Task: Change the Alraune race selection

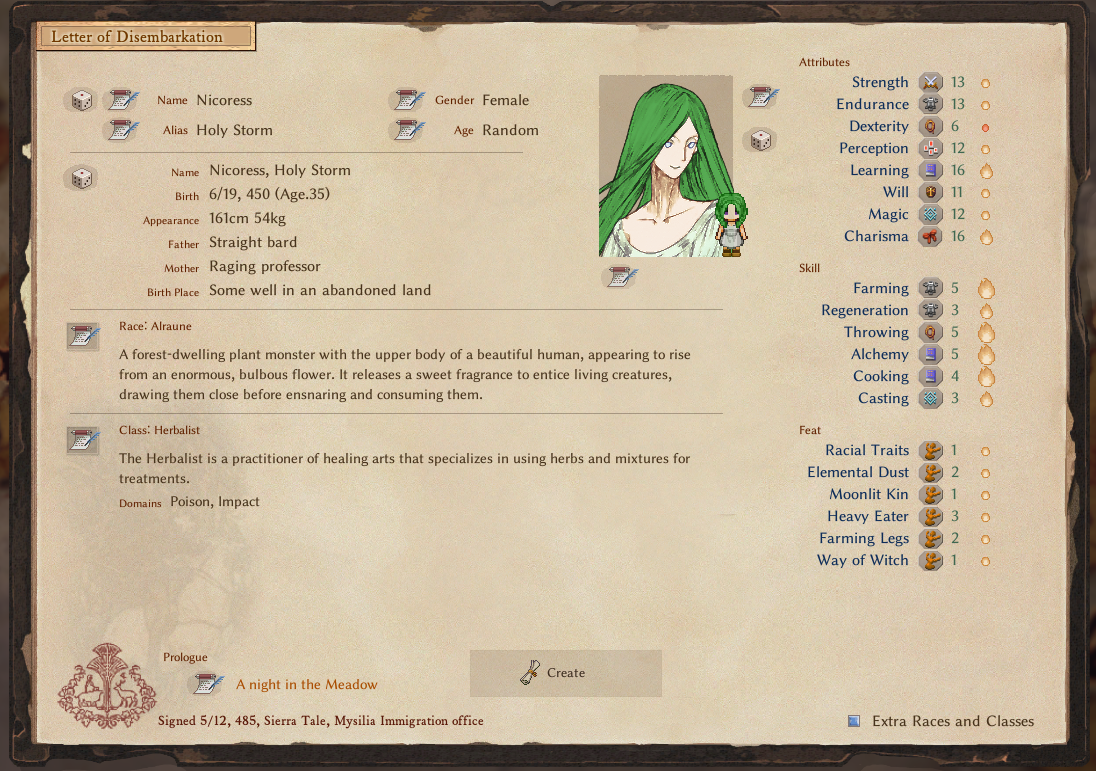Action: (x=83, y=337)
